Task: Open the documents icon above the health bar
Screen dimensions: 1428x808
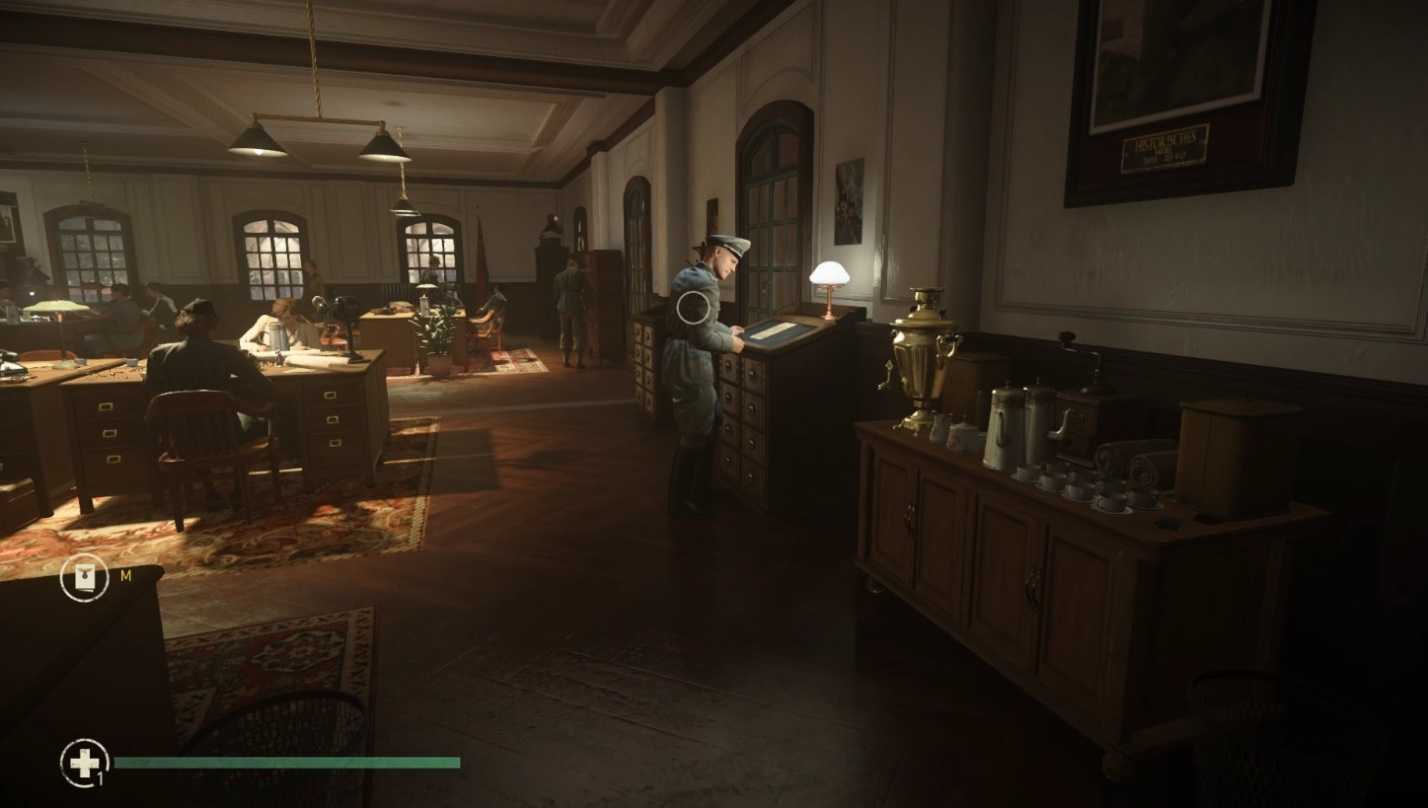Action: point(84,578)
